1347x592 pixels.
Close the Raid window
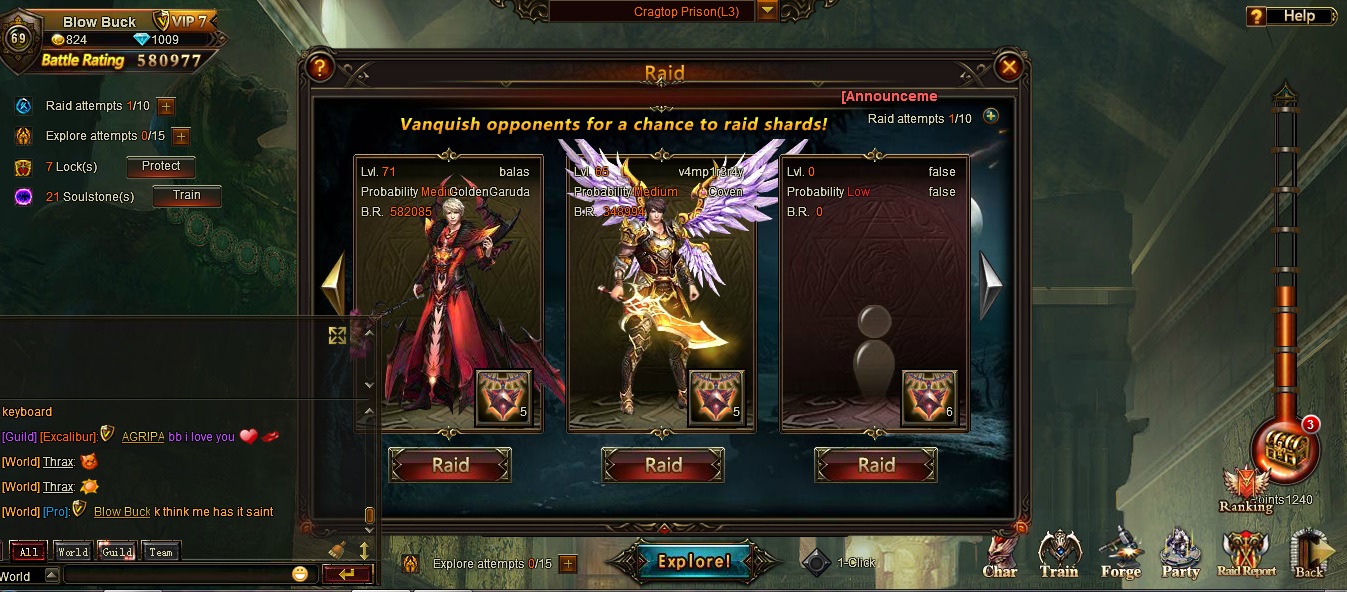(x=1009, y=68)
